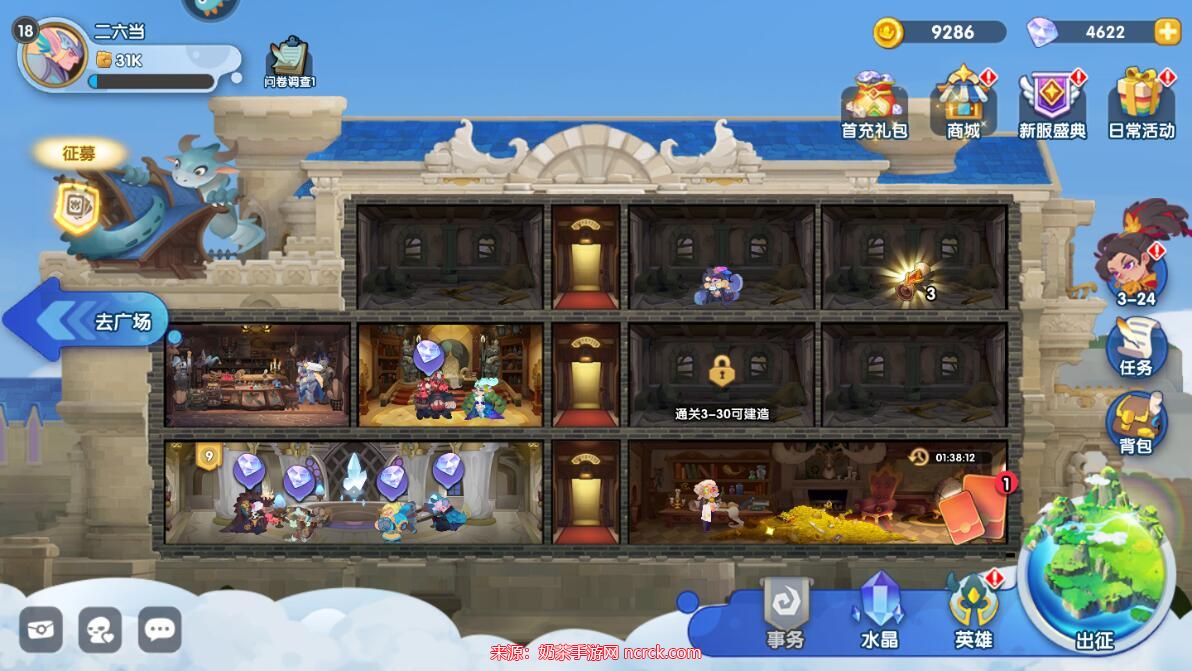Go to the plaza via 去广场
1192x671 pixels.
90,320
